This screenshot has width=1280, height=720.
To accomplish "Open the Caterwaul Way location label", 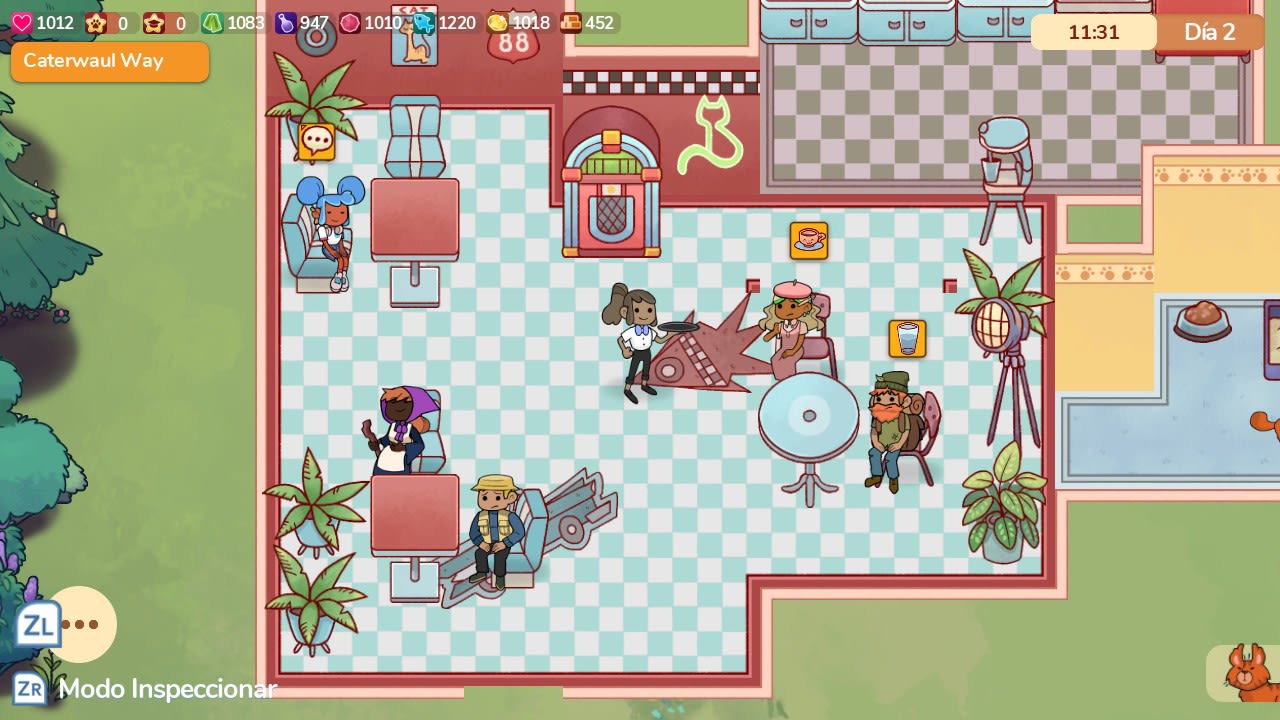I will 109,61.
